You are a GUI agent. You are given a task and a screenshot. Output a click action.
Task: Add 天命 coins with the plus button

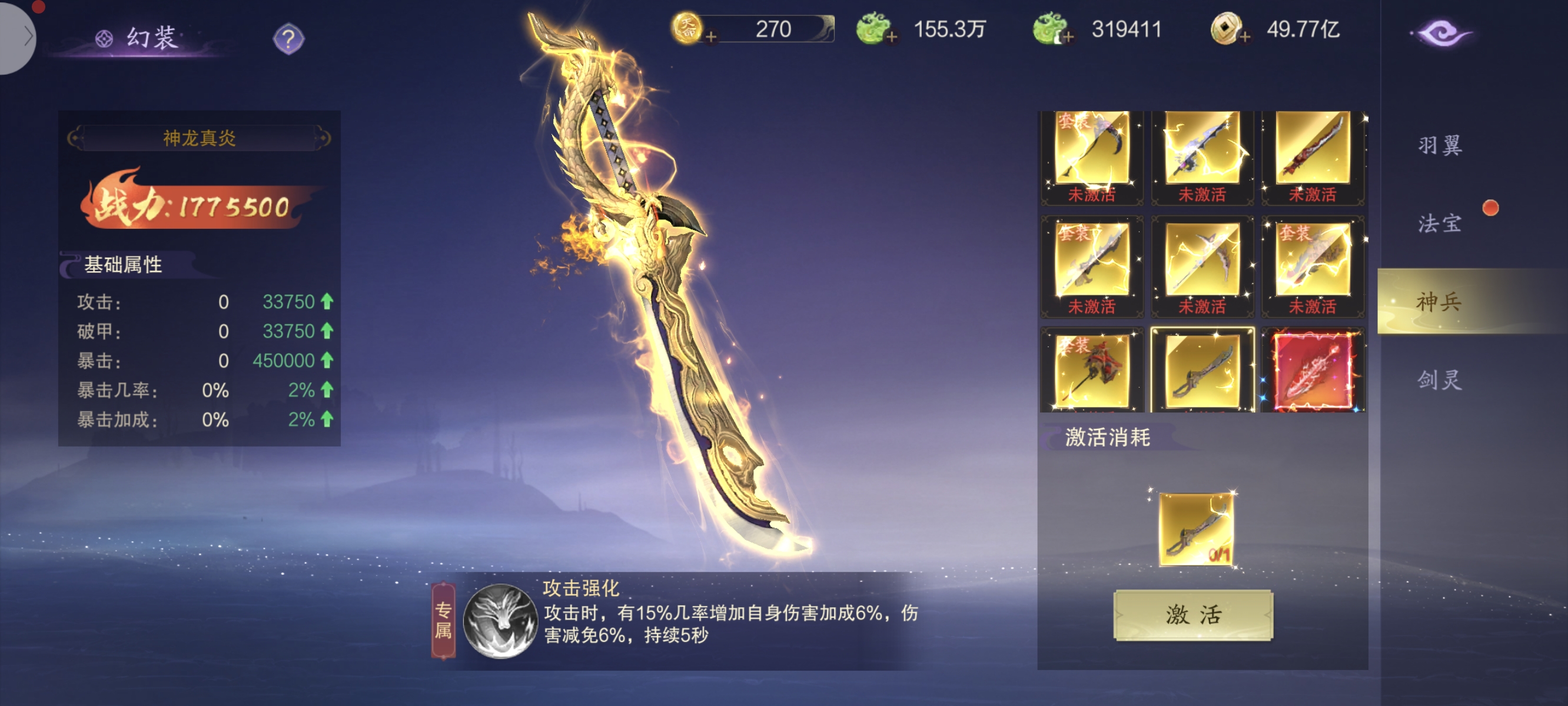(x=710, y=37)
